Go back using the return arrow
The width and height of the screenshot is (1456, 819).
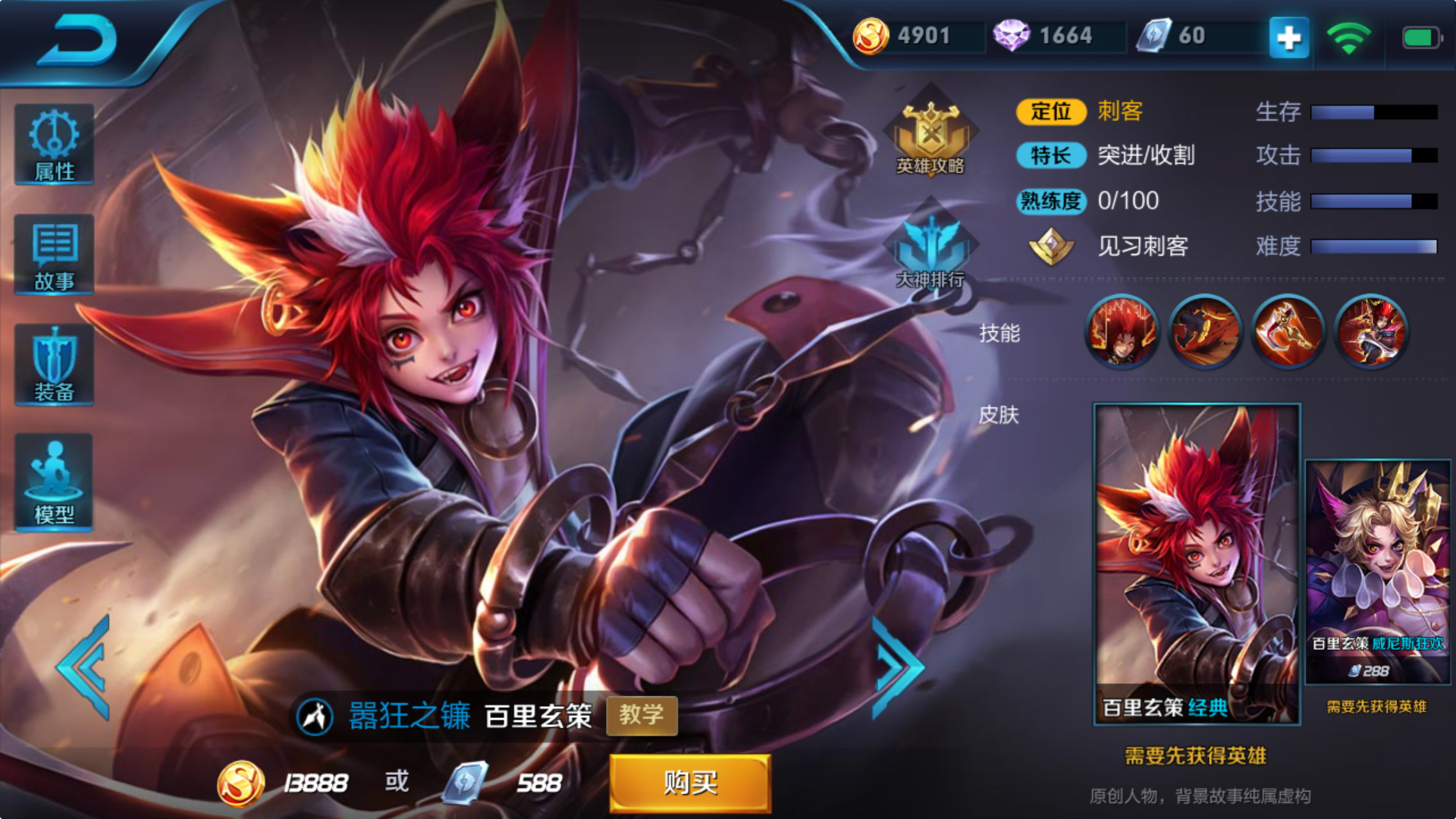[x=77, y=39]
